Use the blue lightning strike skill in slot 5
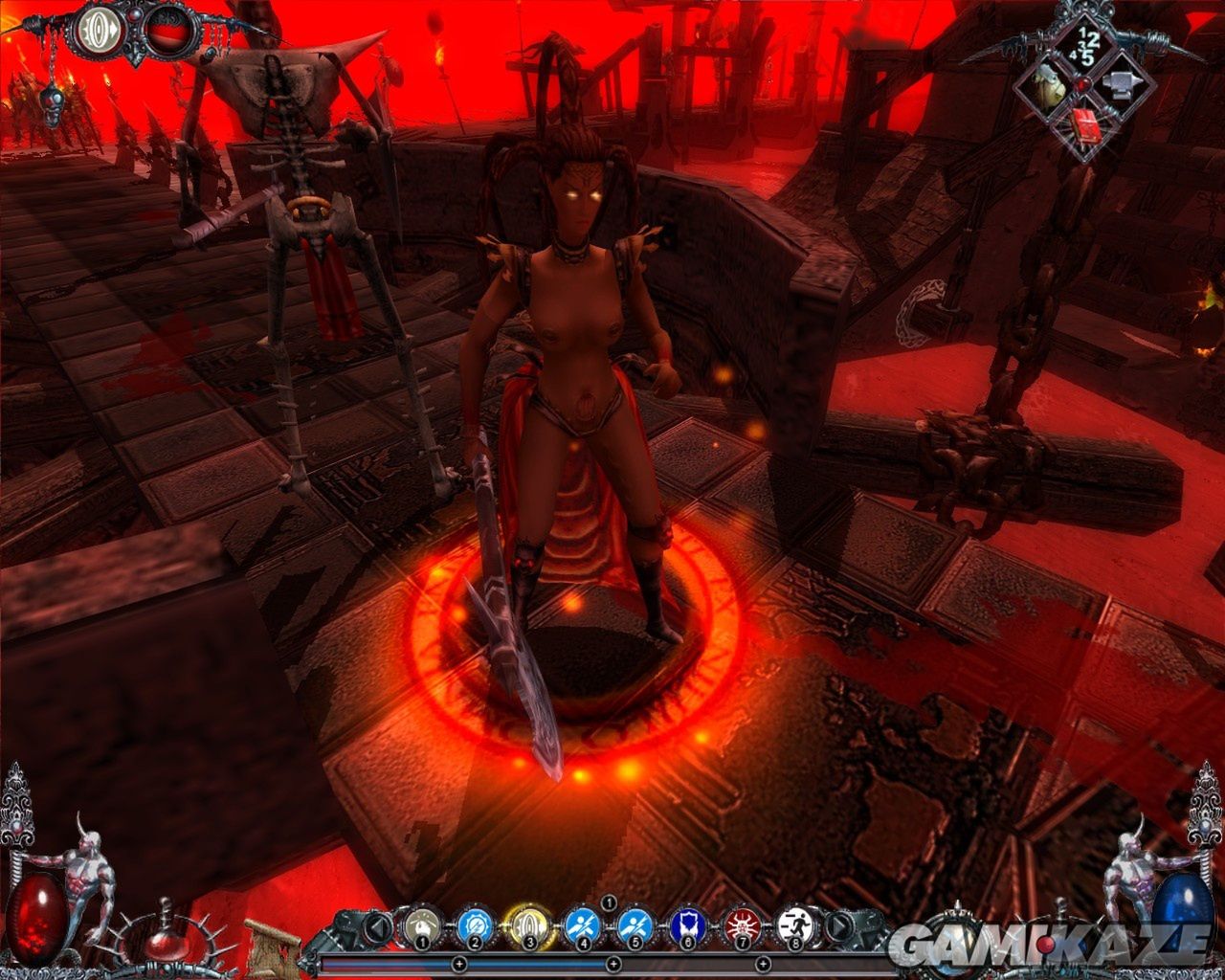1225x980 pixels. [635, 924]
